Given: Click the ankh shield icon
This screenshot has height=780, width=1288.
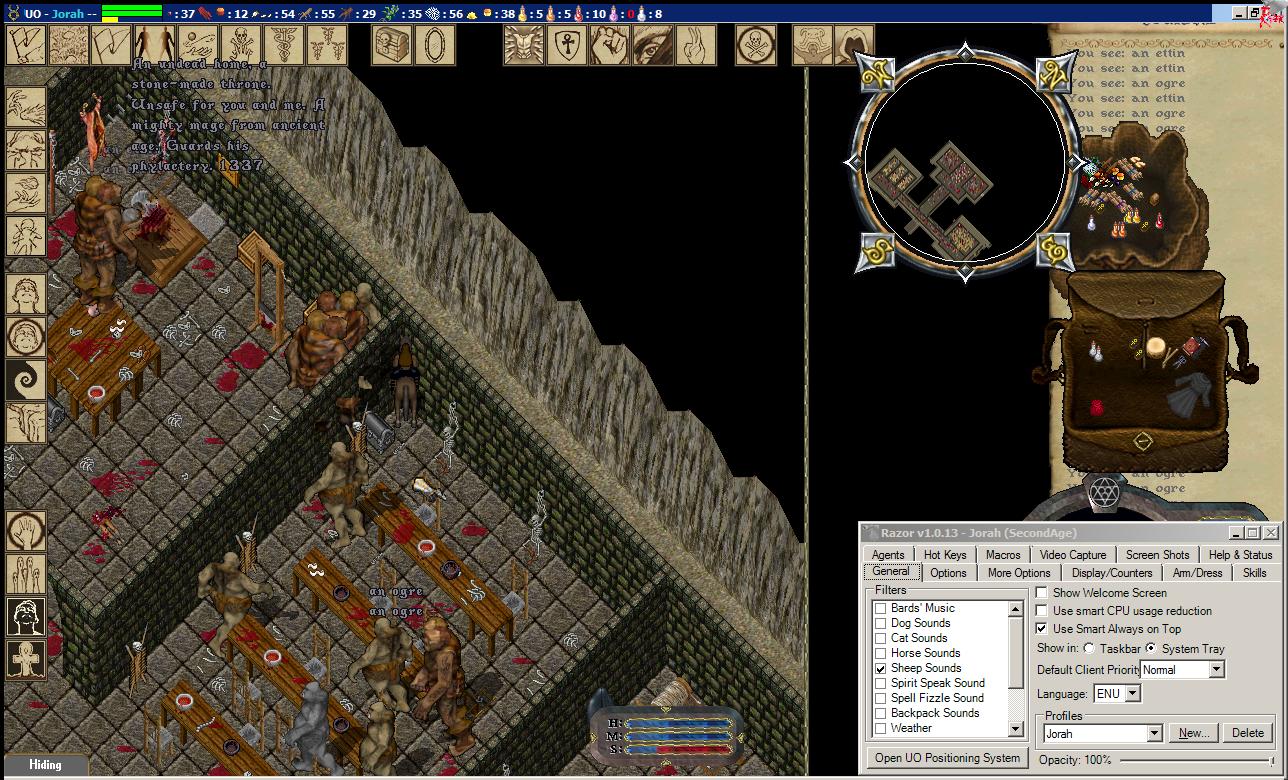Looking at the screenshot, I should [x=567, y=45].
